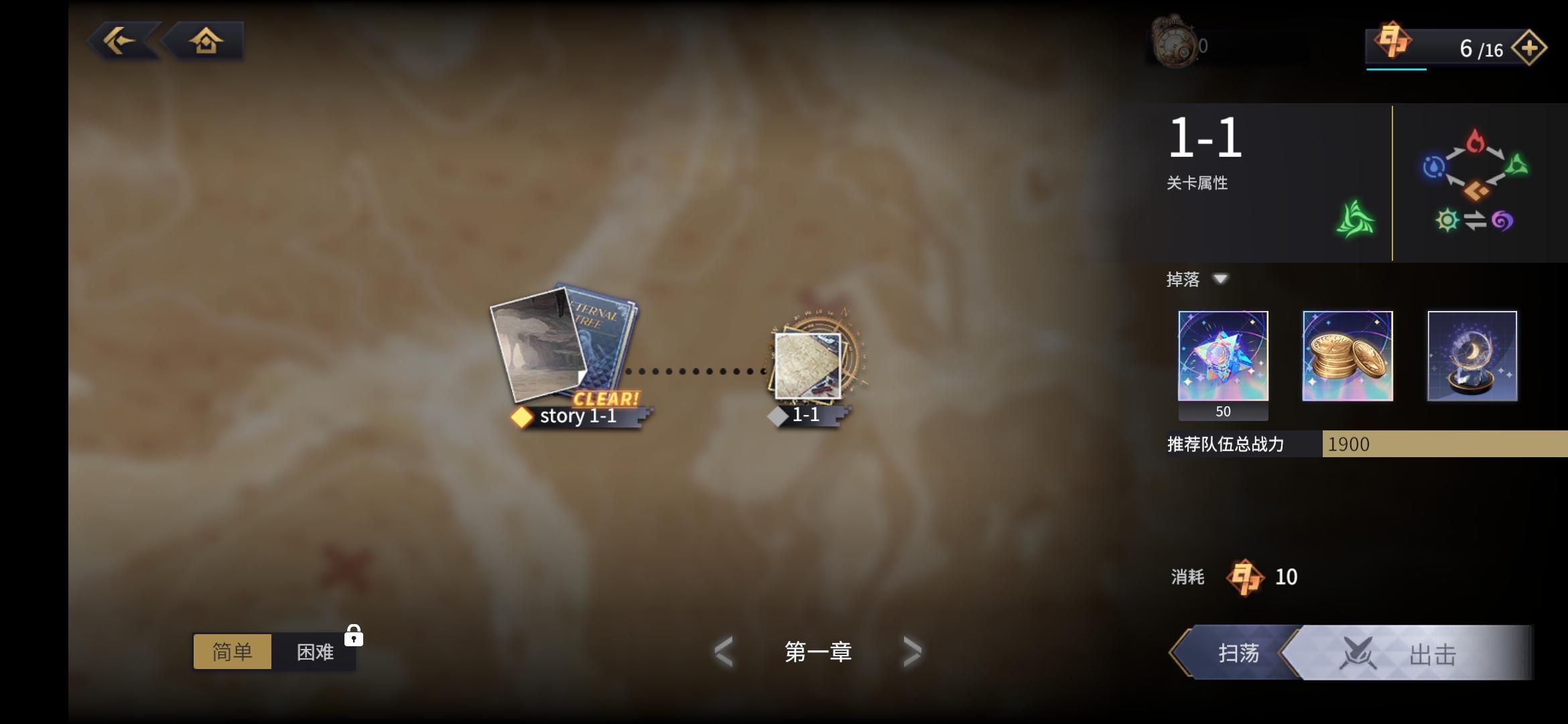This screenshot has width=1568, height=724.
Task: Click the orange earth element icon
Action: point(1476,190)
